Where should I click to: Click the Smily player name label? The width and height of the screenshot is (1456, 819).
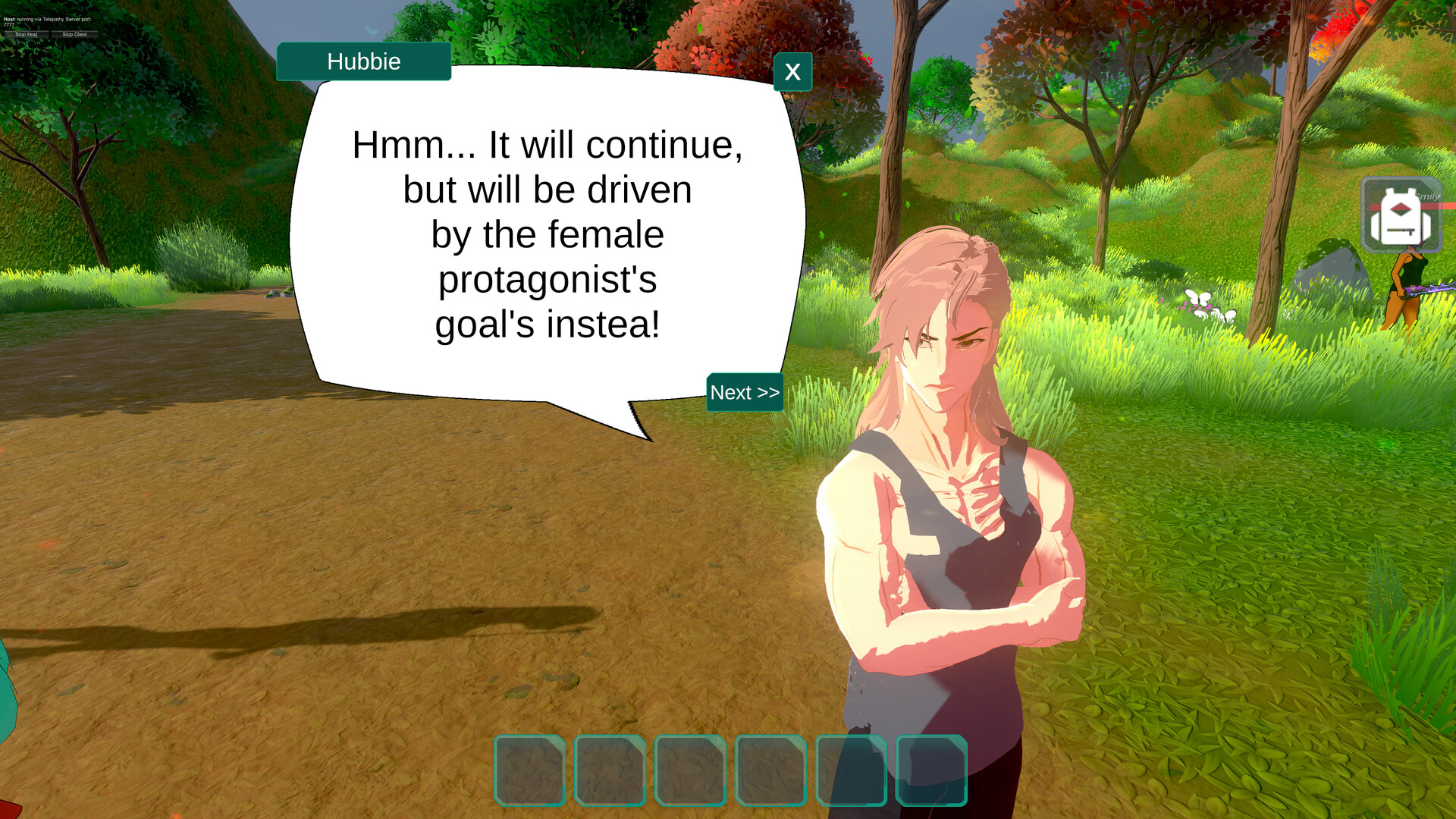[x=1427, y=196]
